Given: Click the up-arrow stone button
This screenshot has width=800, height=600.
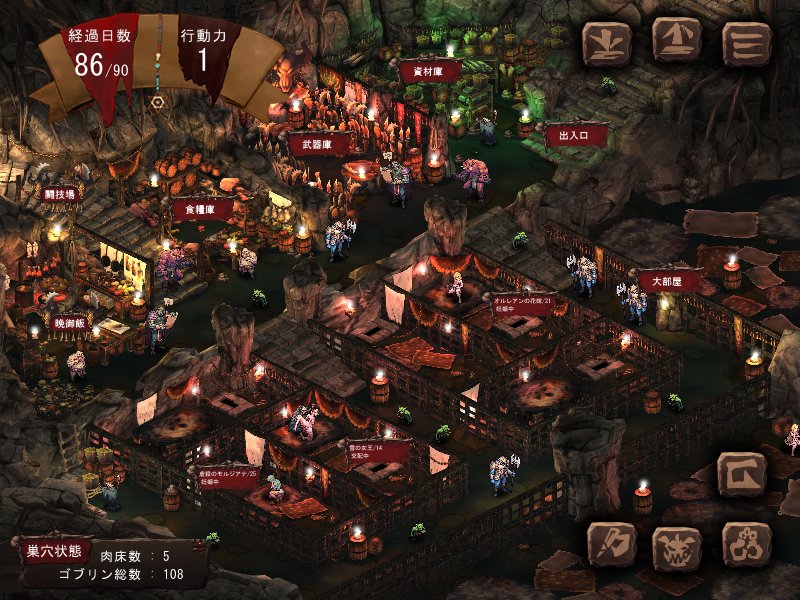Looking at the screenshot, I should point(677,41).
